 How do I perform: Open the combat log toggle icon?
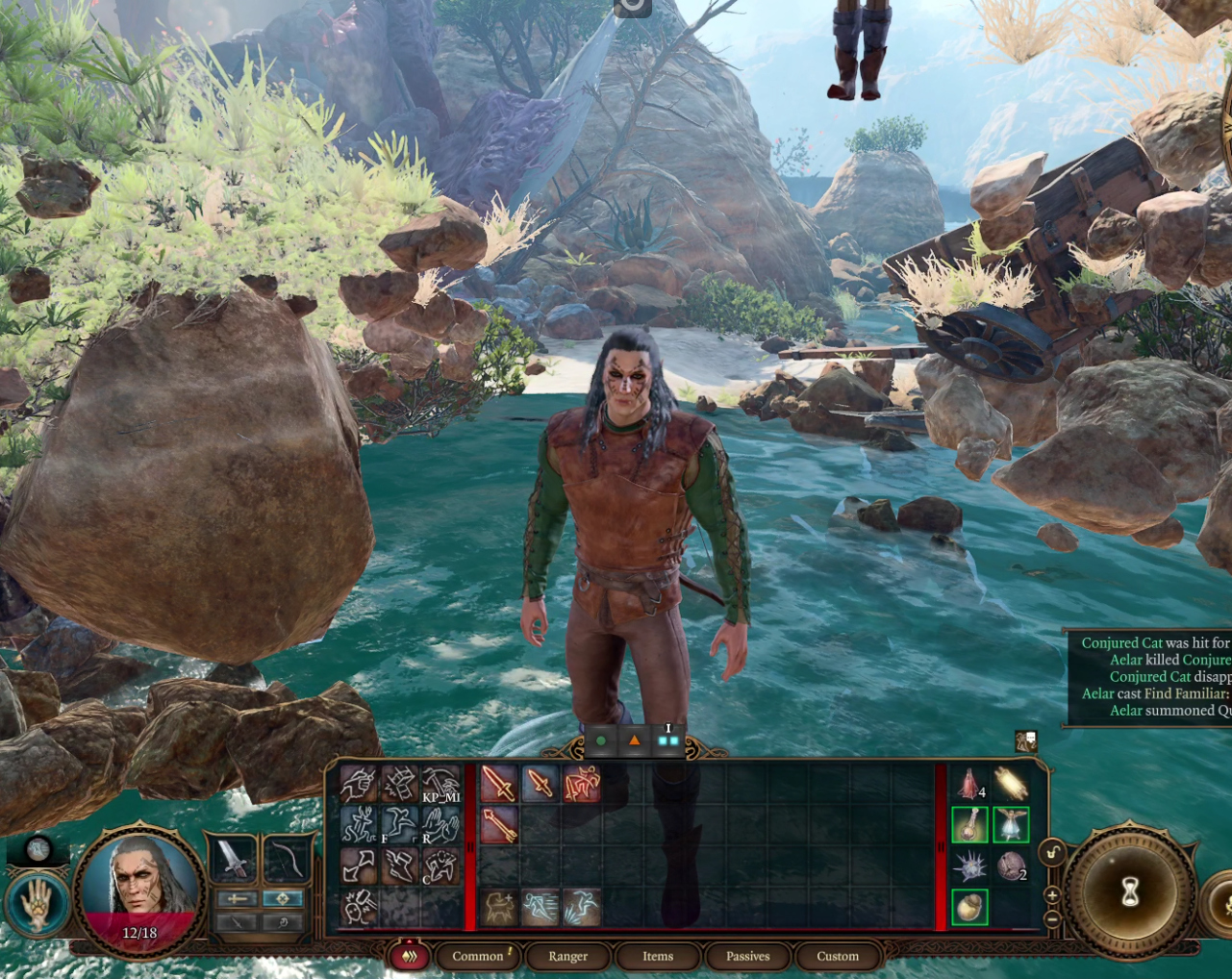(1026, 741)
